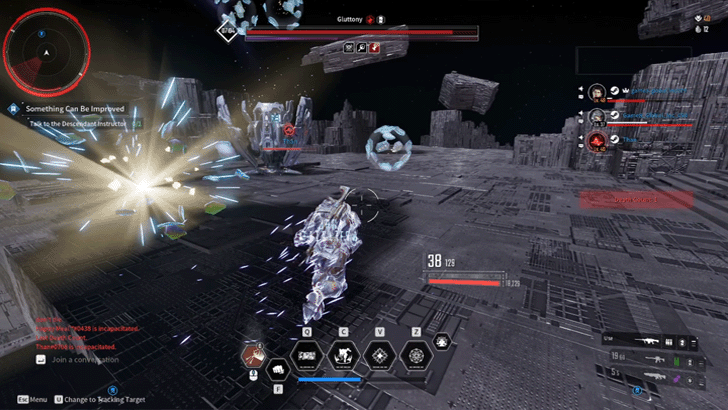The width and height of the screenshot is (728, 410).
Task: Click the Gluttony boss skull icon
Action: [x=370, y=19]
